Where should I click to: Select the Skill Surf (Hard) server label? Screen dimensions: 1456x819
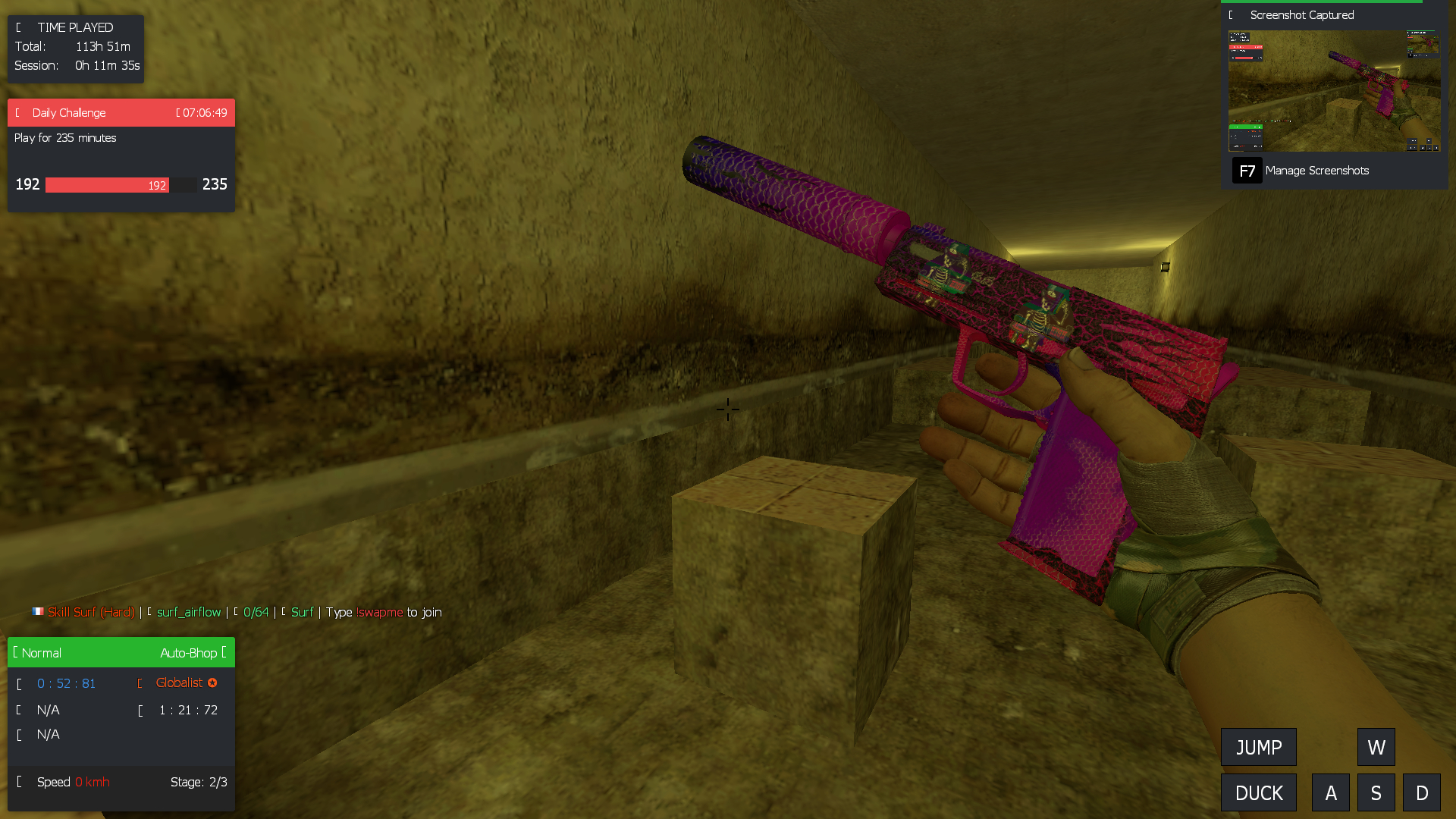[91, 612]
